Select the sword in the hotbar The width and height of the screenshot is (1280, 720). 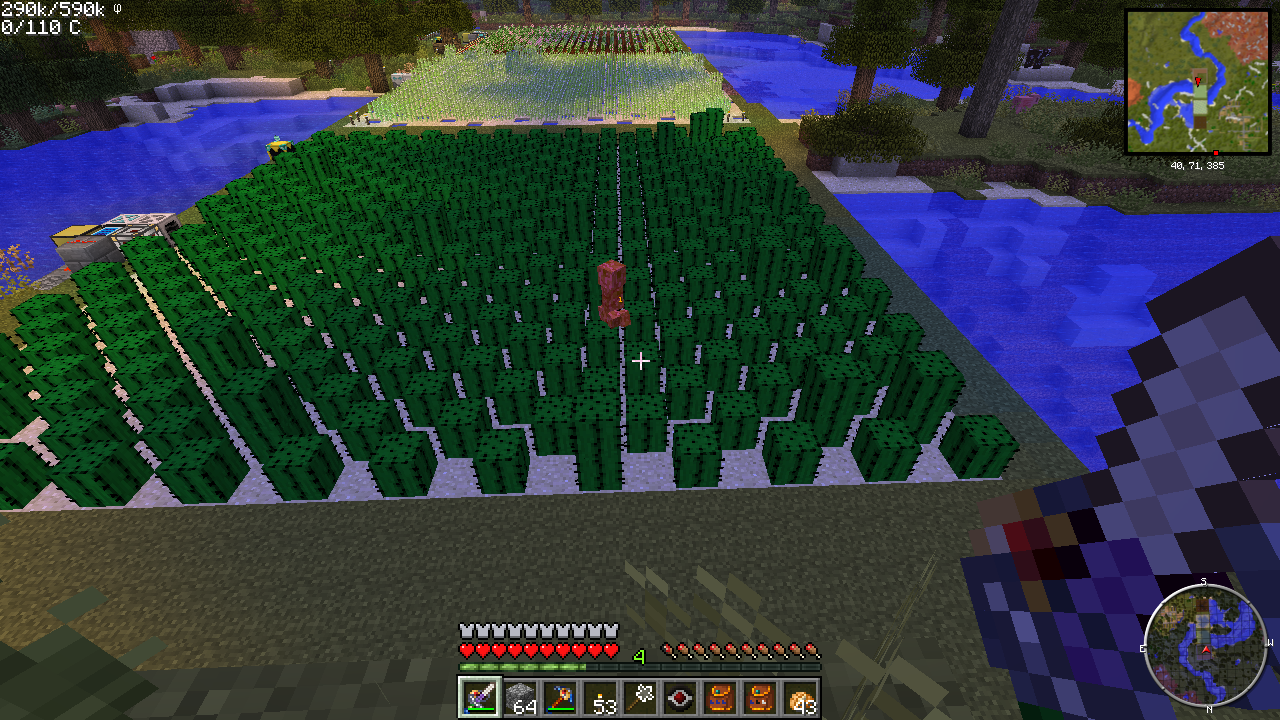click(x=479, y=697)
